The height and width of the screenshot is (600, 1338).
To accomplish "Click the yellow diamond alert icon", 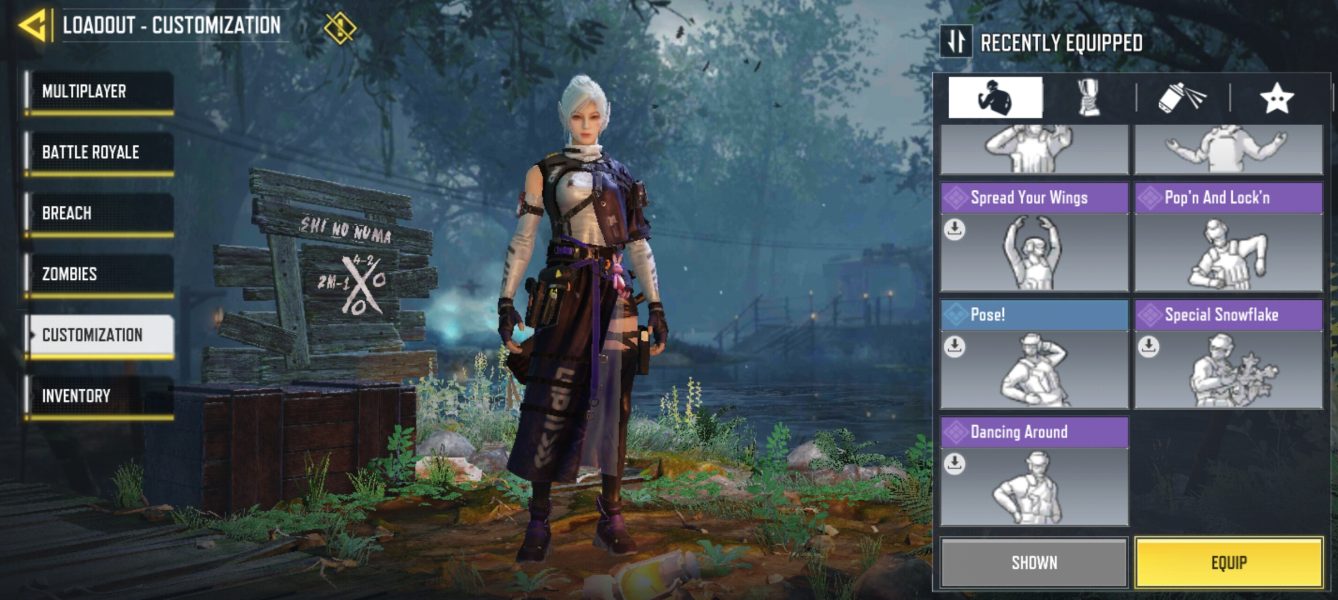I will point(340,27).
